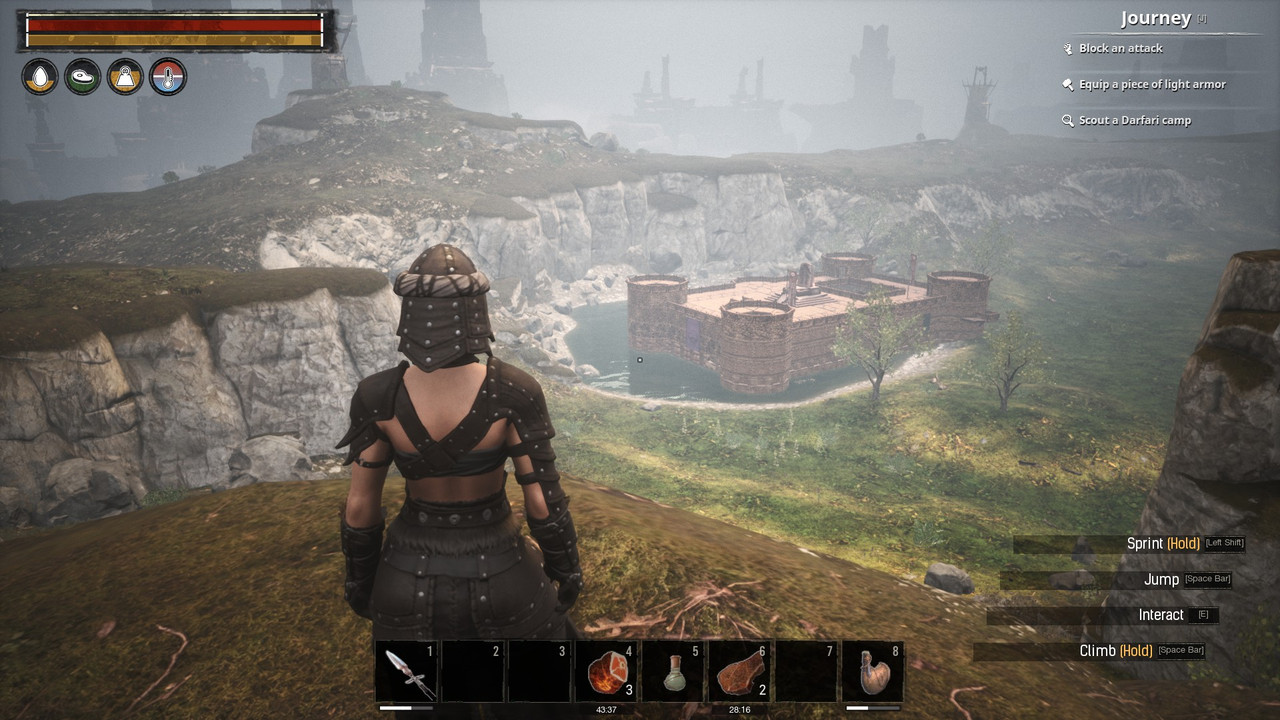Select the spear in hotbar slot 1
The image size is (1280, 720).
click(407, 671)
